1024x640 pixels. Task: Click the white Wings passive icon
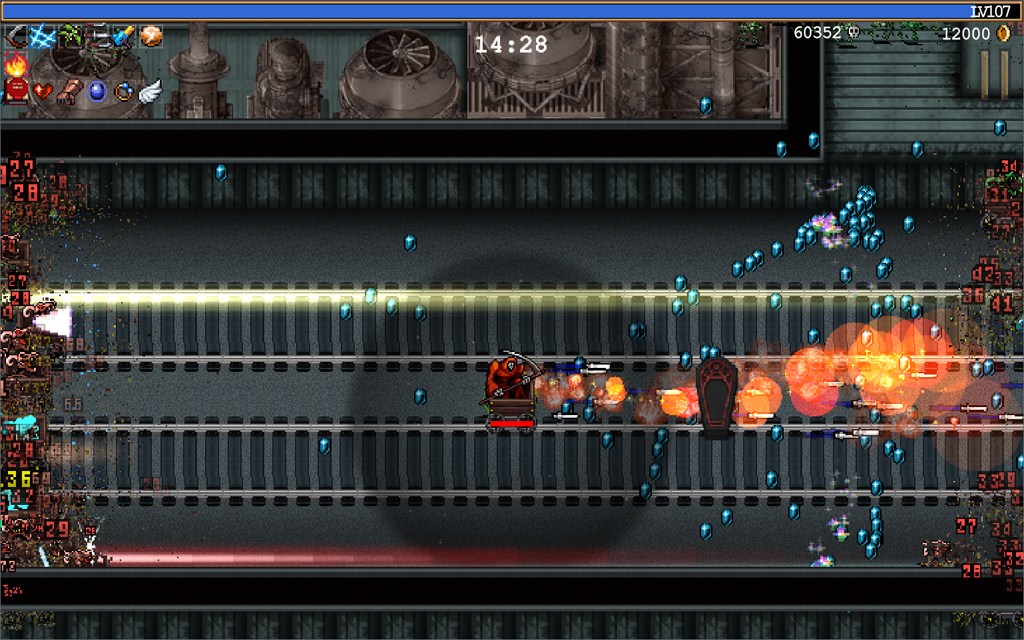[x=151, y=91]
